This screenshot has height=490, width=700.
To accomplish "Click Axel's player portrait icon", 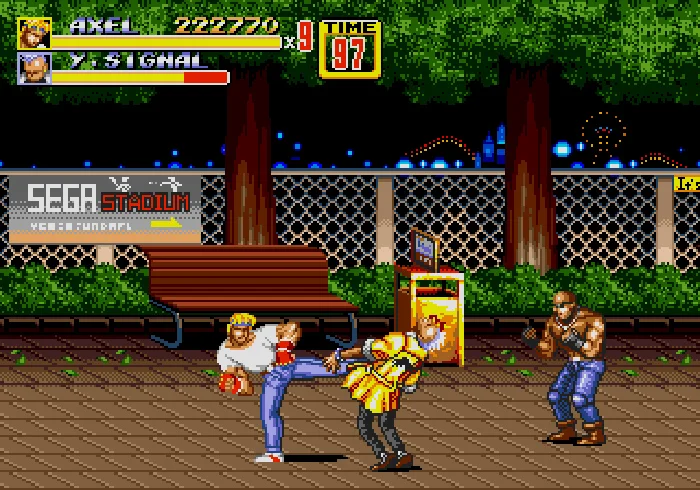I will pyautogui.click(x=34, y=33).
